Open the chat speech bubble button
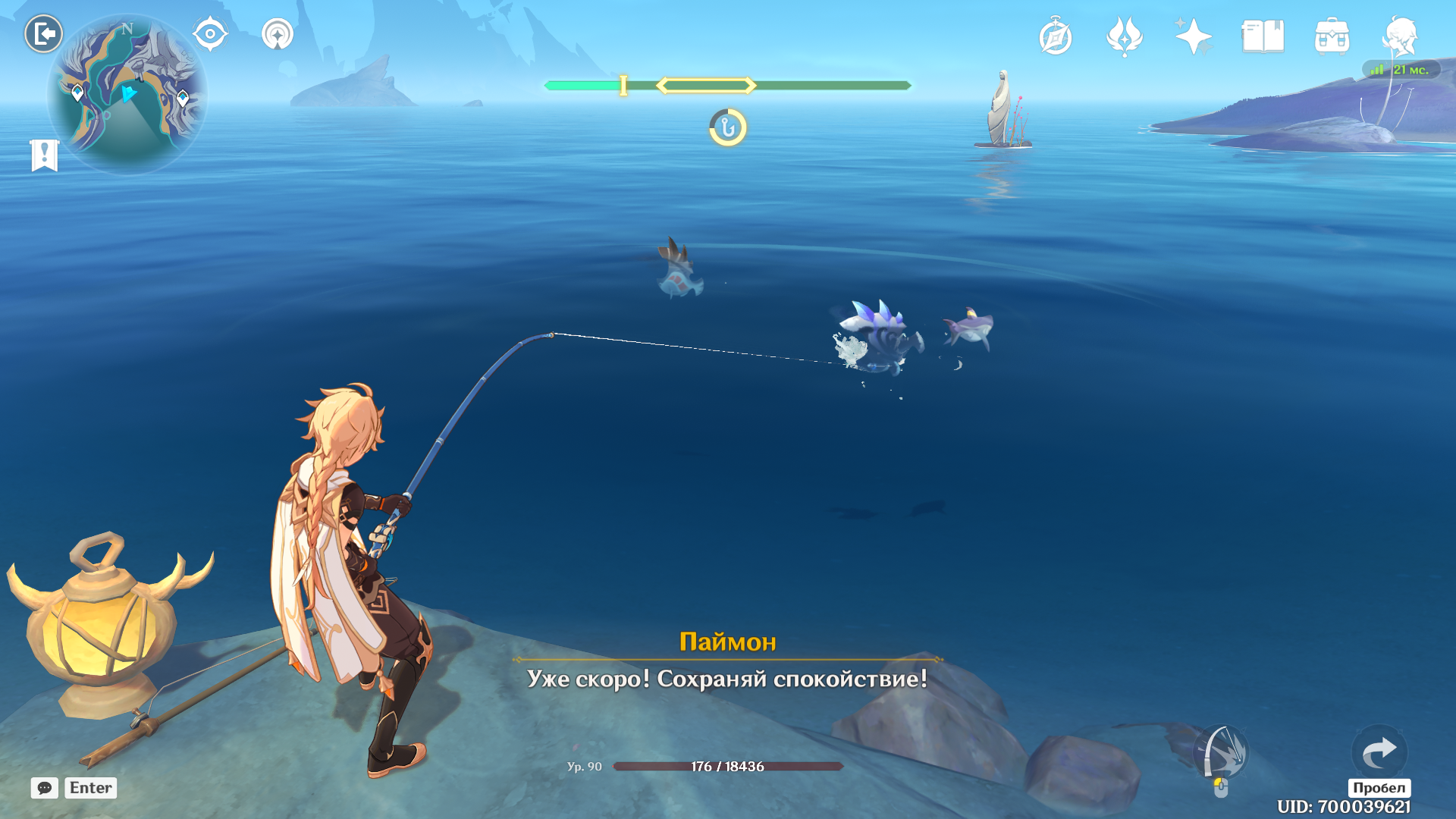1456x819 pixels. click(x=45, y=788)
